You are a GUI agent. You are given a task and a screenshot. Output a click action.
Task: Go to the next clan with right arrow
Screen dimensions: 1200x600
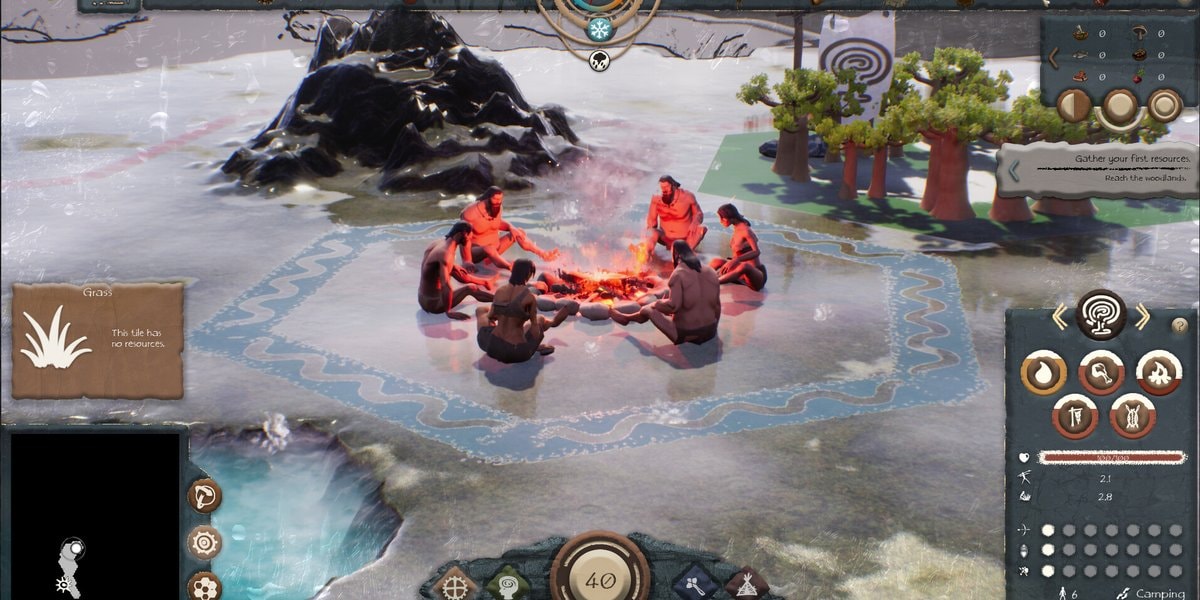(x=1143, y=318)
